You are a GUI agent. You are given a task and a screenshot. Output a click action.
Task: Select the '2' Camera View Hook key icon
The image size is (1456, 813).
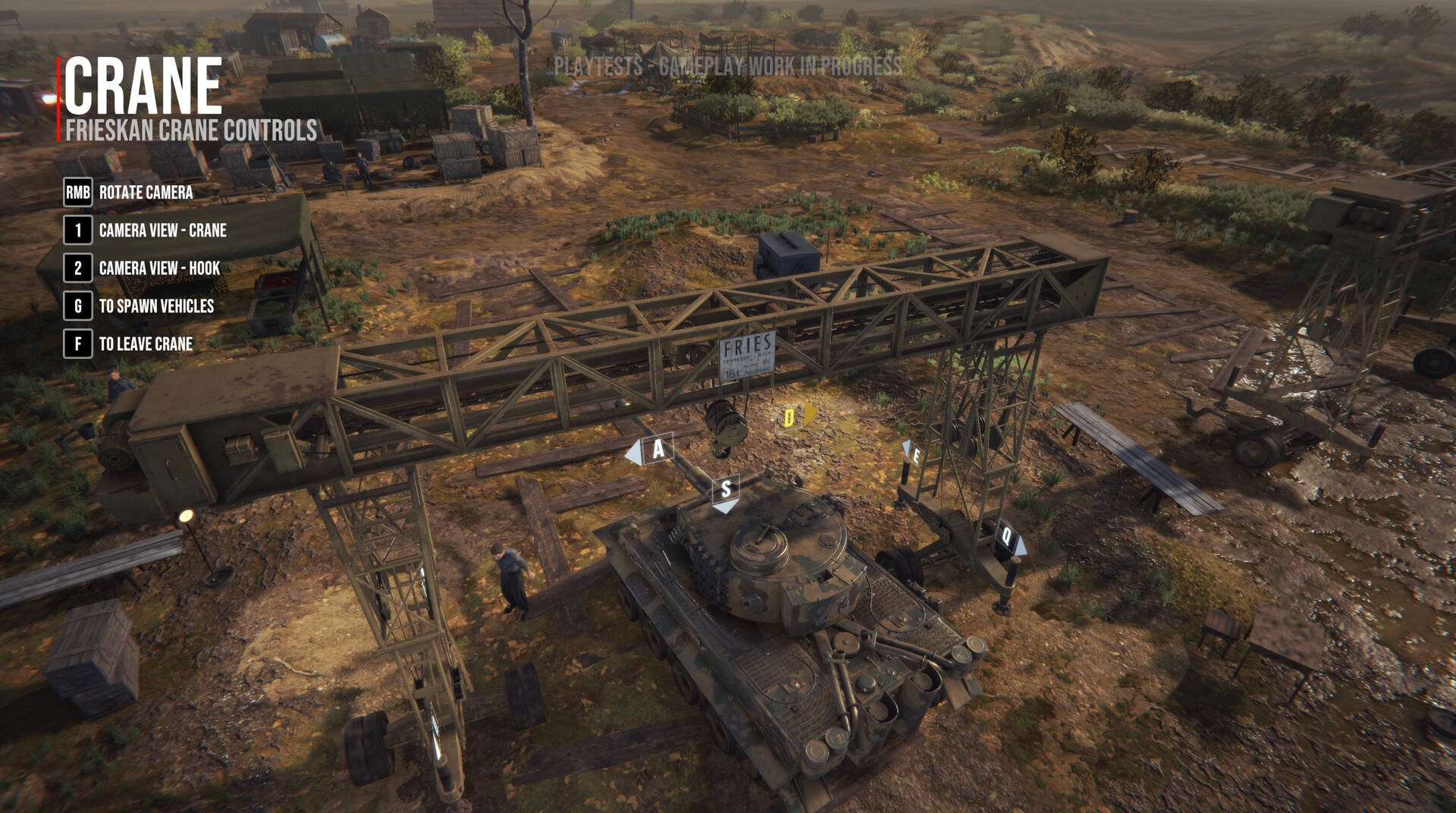[x=78, y=269]
